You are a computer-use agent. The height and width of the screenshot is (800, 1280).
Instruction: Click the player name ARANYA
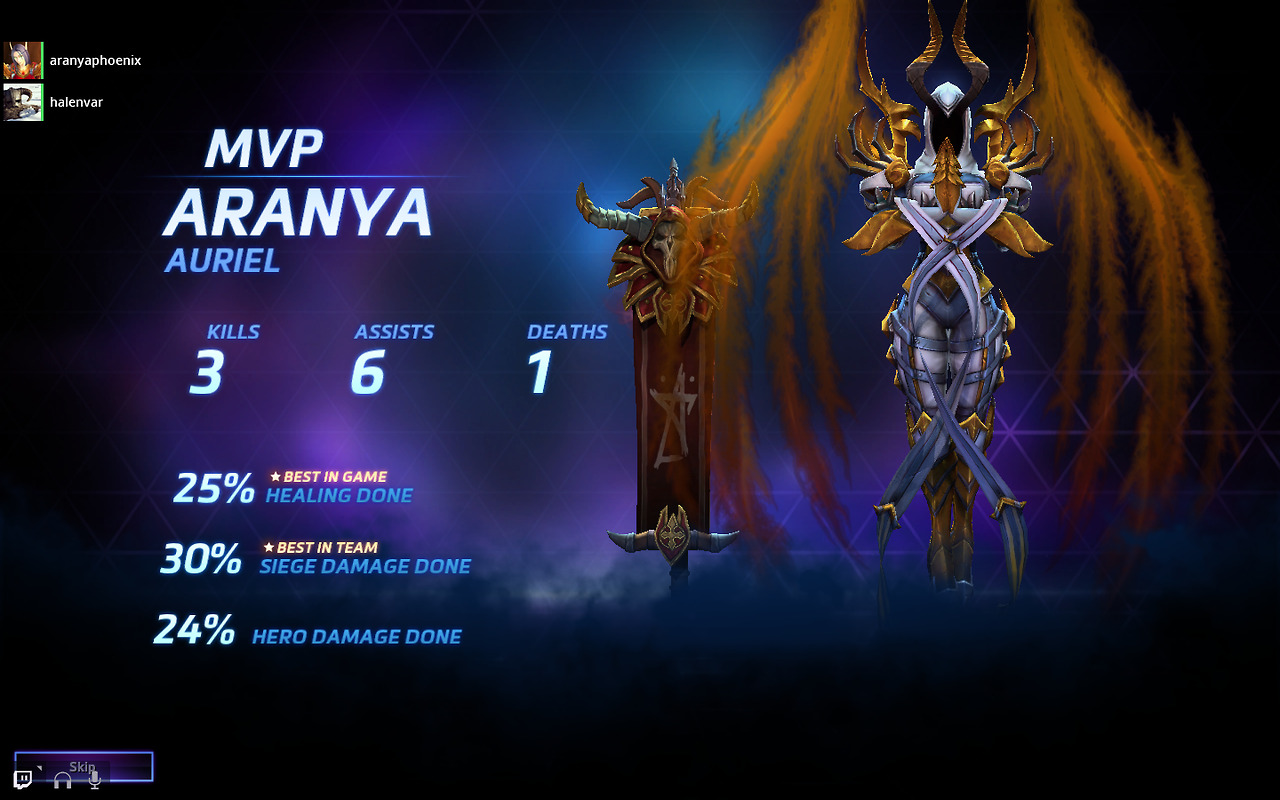click(297, 211)
